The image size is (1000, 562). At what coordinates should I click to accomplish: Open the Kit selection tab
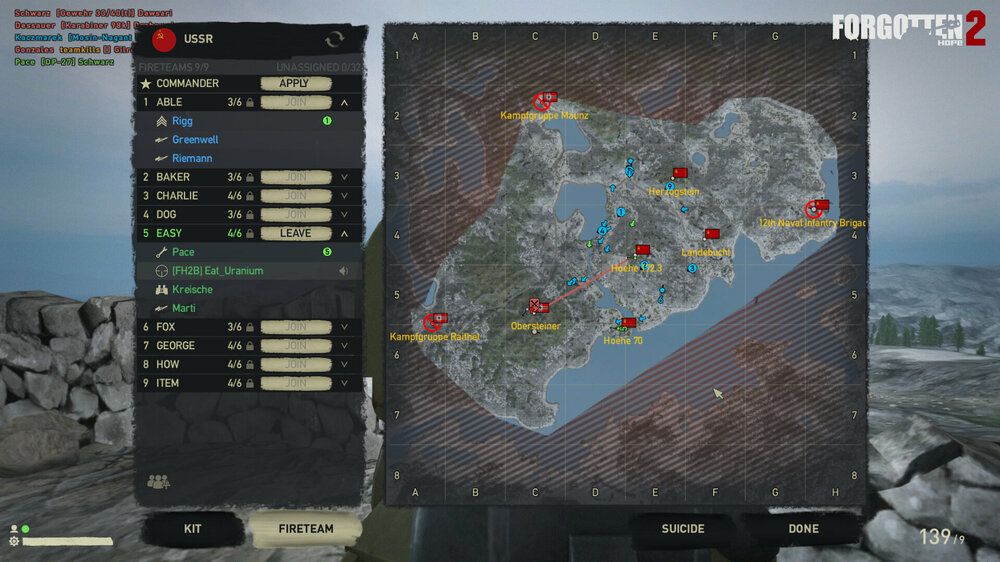point(193,529)
